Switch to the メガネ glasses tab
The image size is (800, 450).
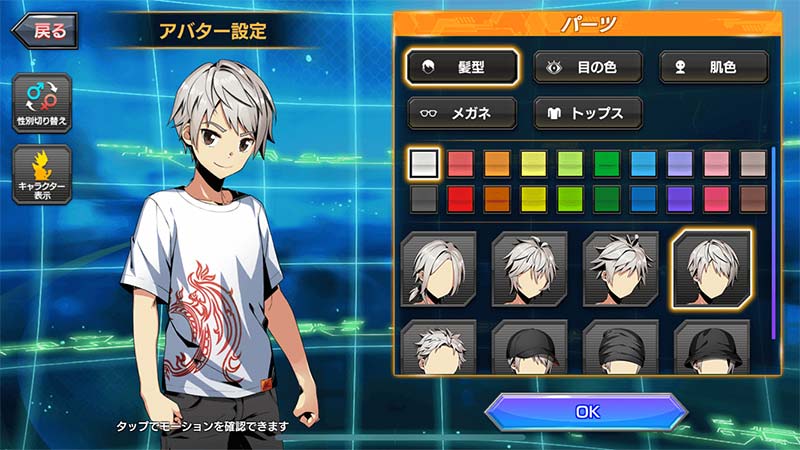(x=463, y=113)
